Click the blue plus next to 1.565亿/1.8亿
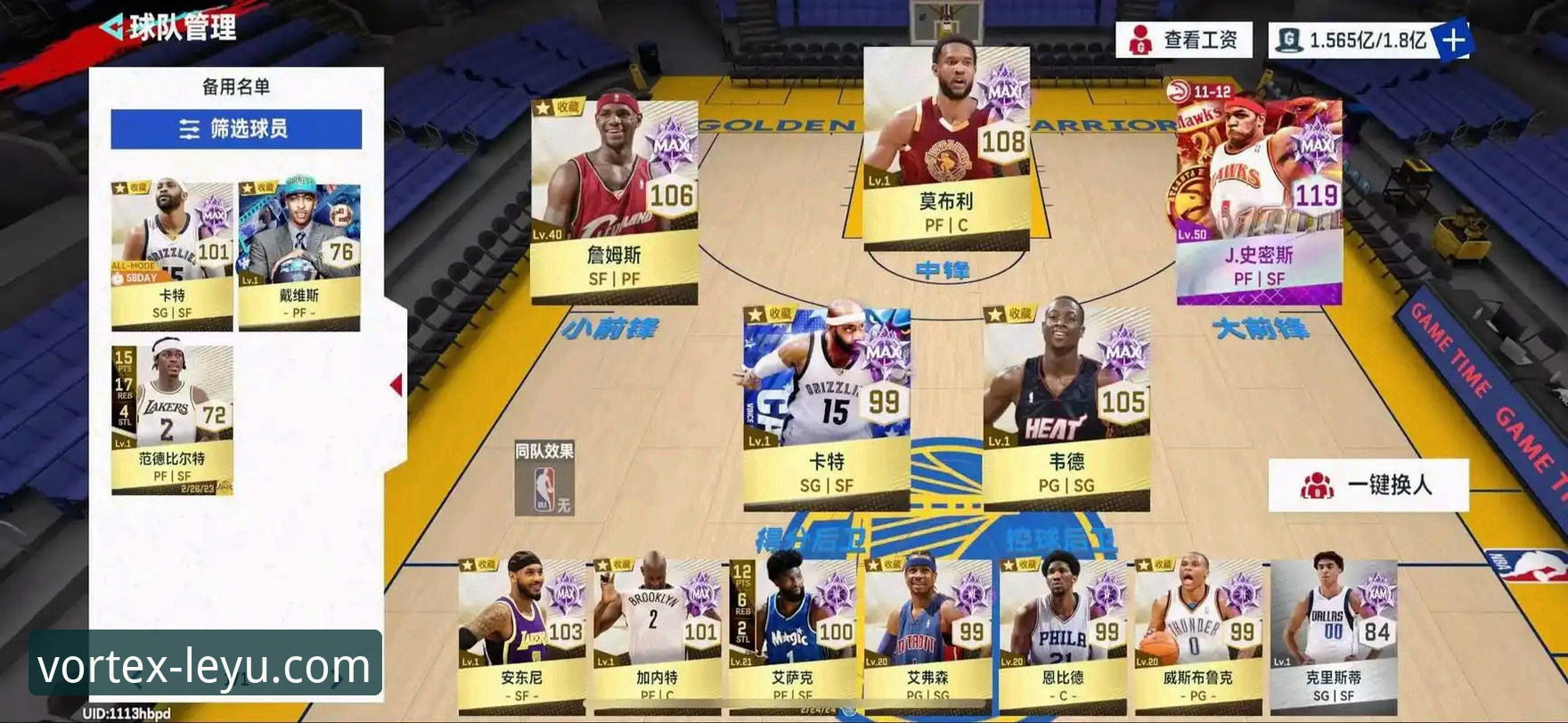This screenshot has width=1568, height=723. [1456, 38]
